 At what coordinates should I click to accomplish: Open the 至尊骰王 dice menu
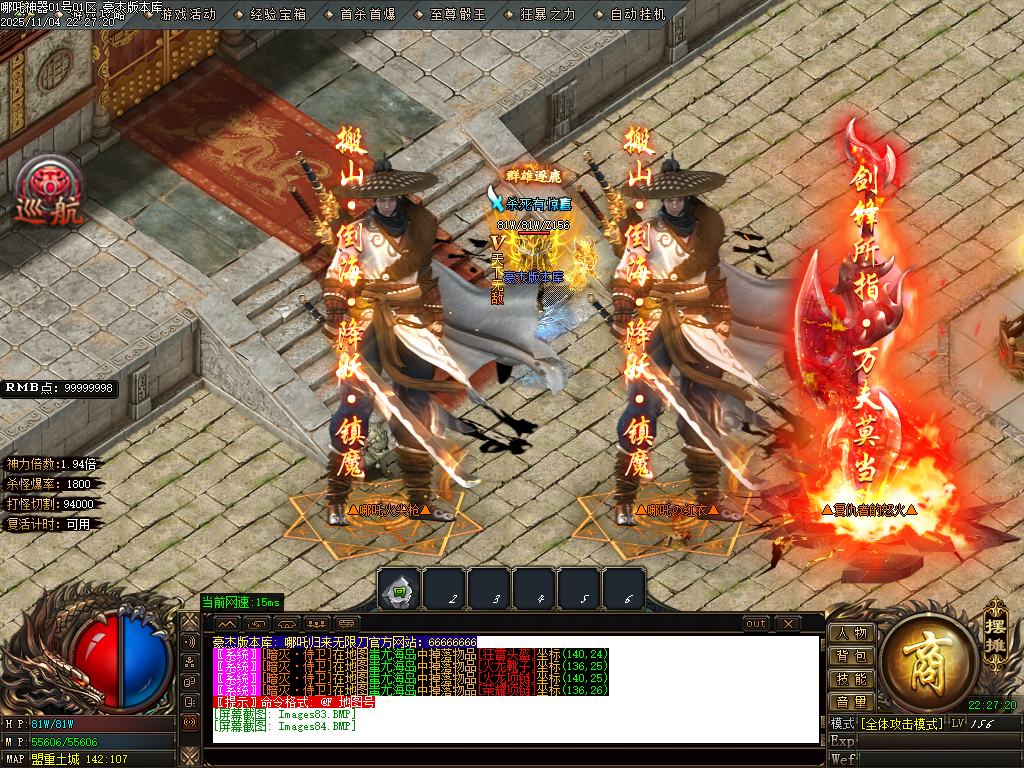457,15
